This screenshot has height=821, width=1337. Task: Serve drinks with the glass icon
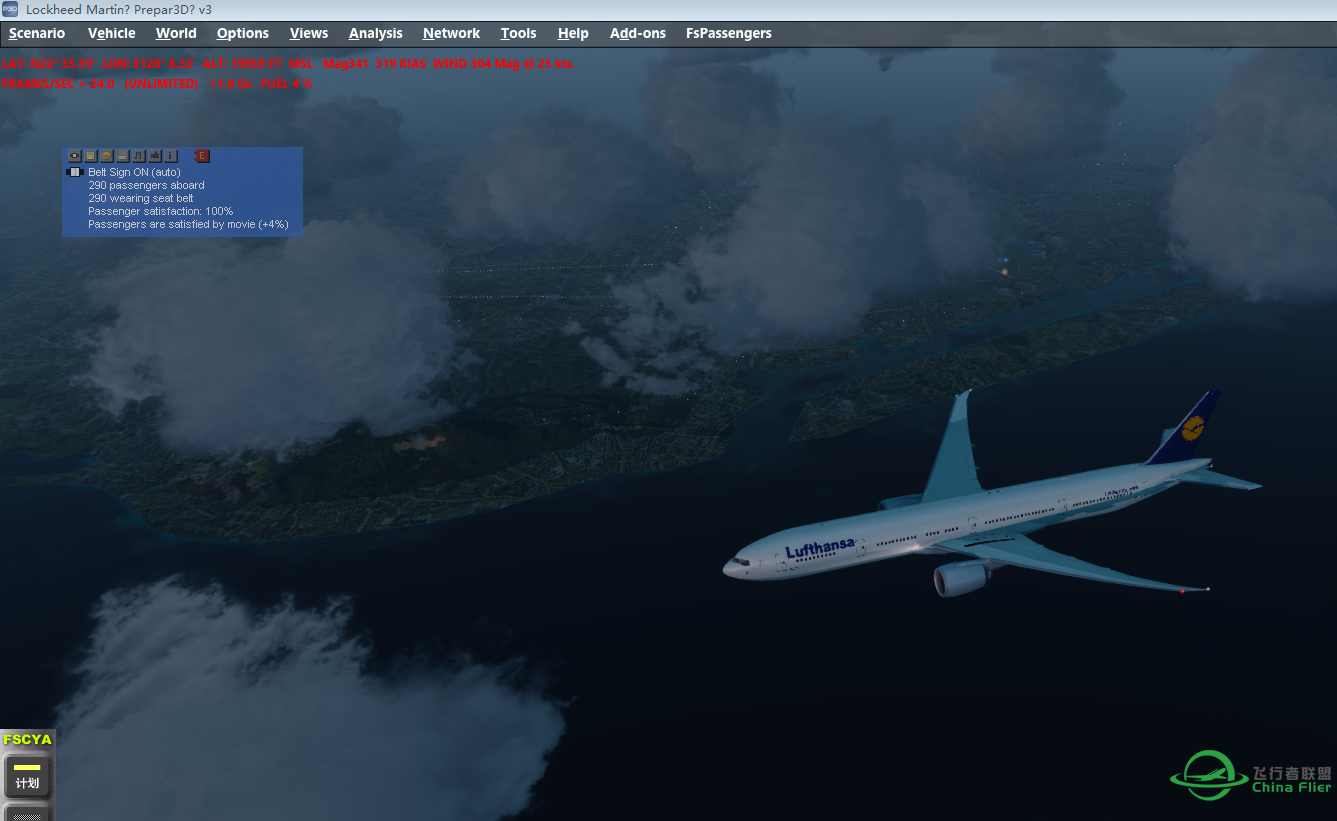[90, 156]
